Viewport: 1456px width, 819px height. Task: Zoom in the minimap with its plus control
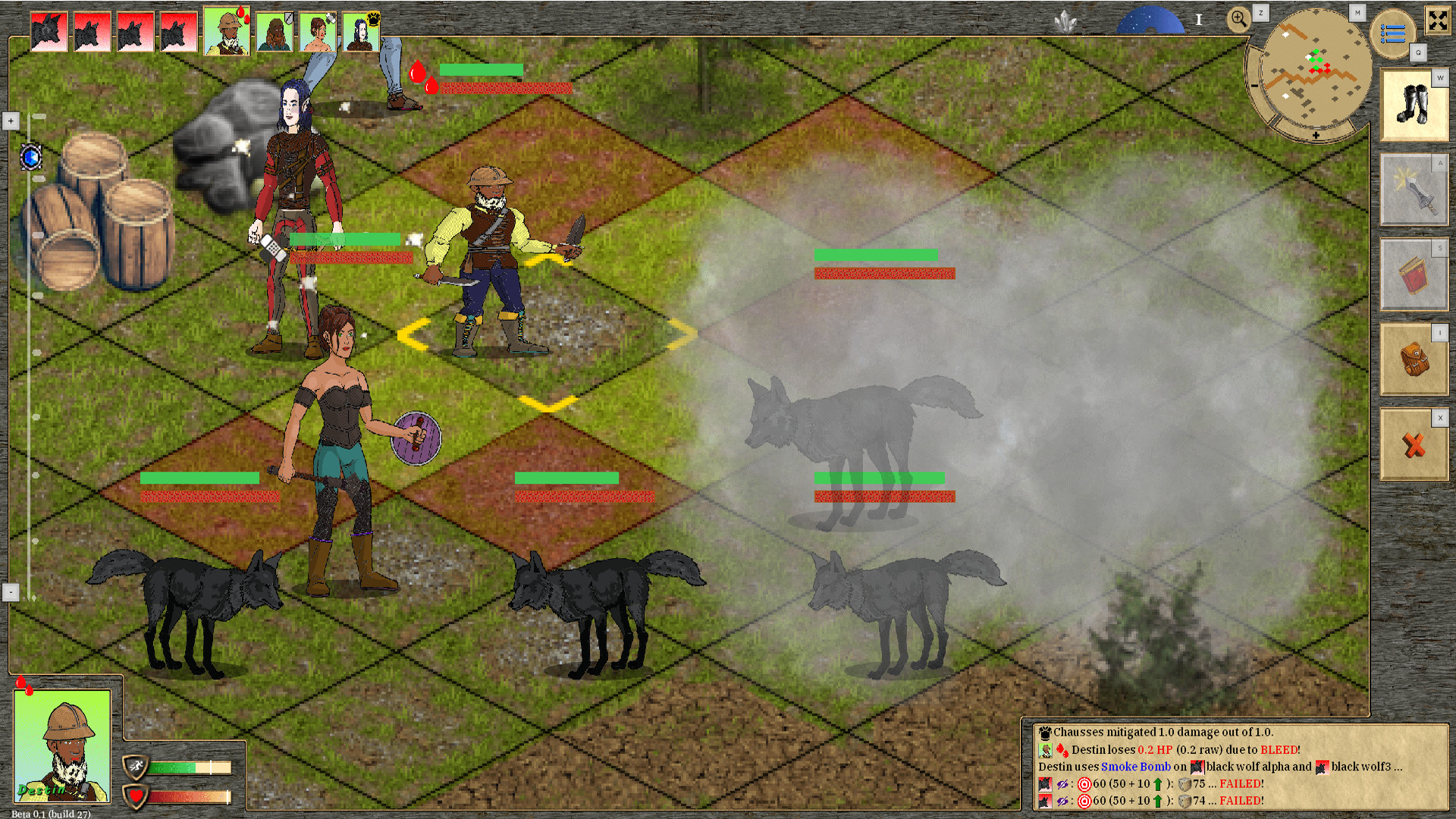pos(1315,133)
